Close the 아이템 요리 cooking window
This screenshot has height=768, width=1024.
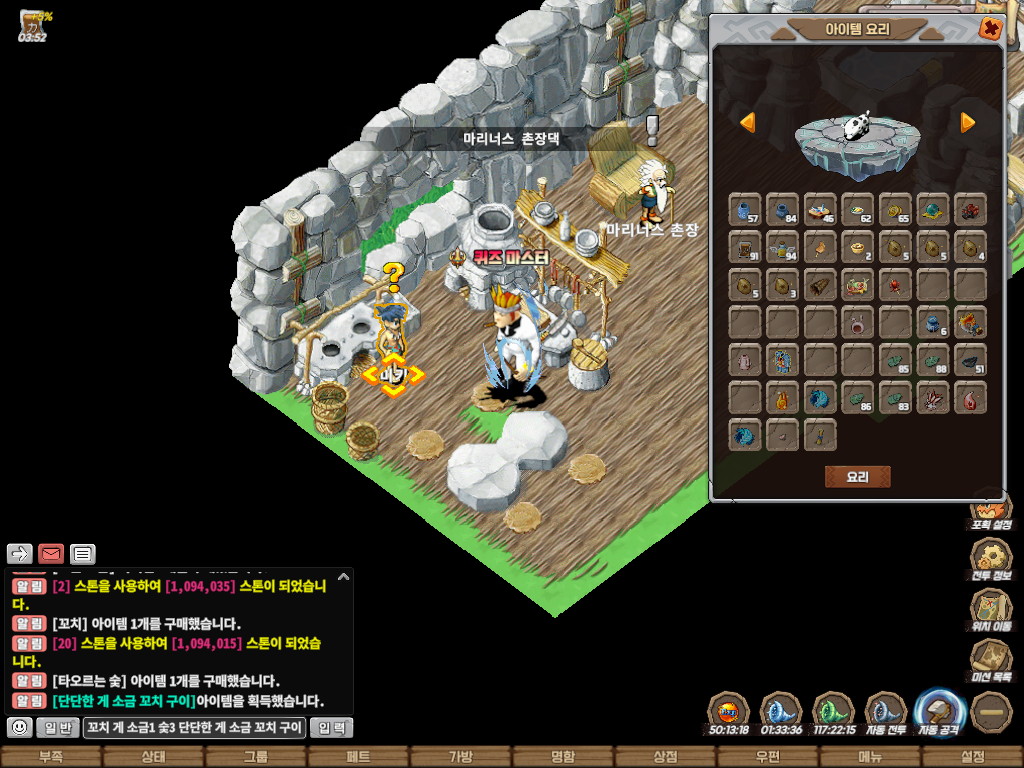pos(990,28)
